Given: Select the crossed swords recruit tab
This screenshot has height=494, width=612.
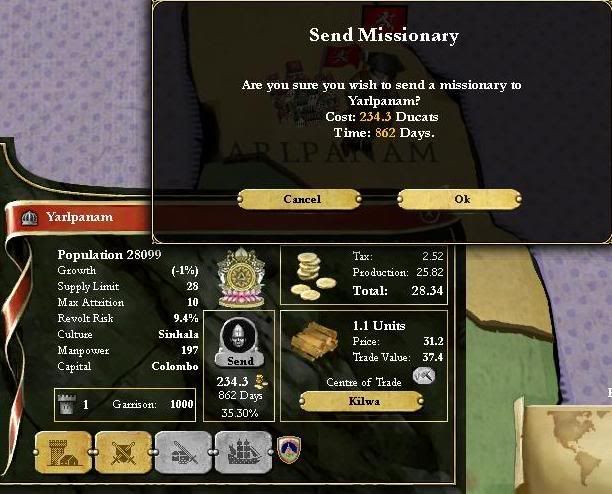Looking at the screenshot, I should [x=122, y=452].
